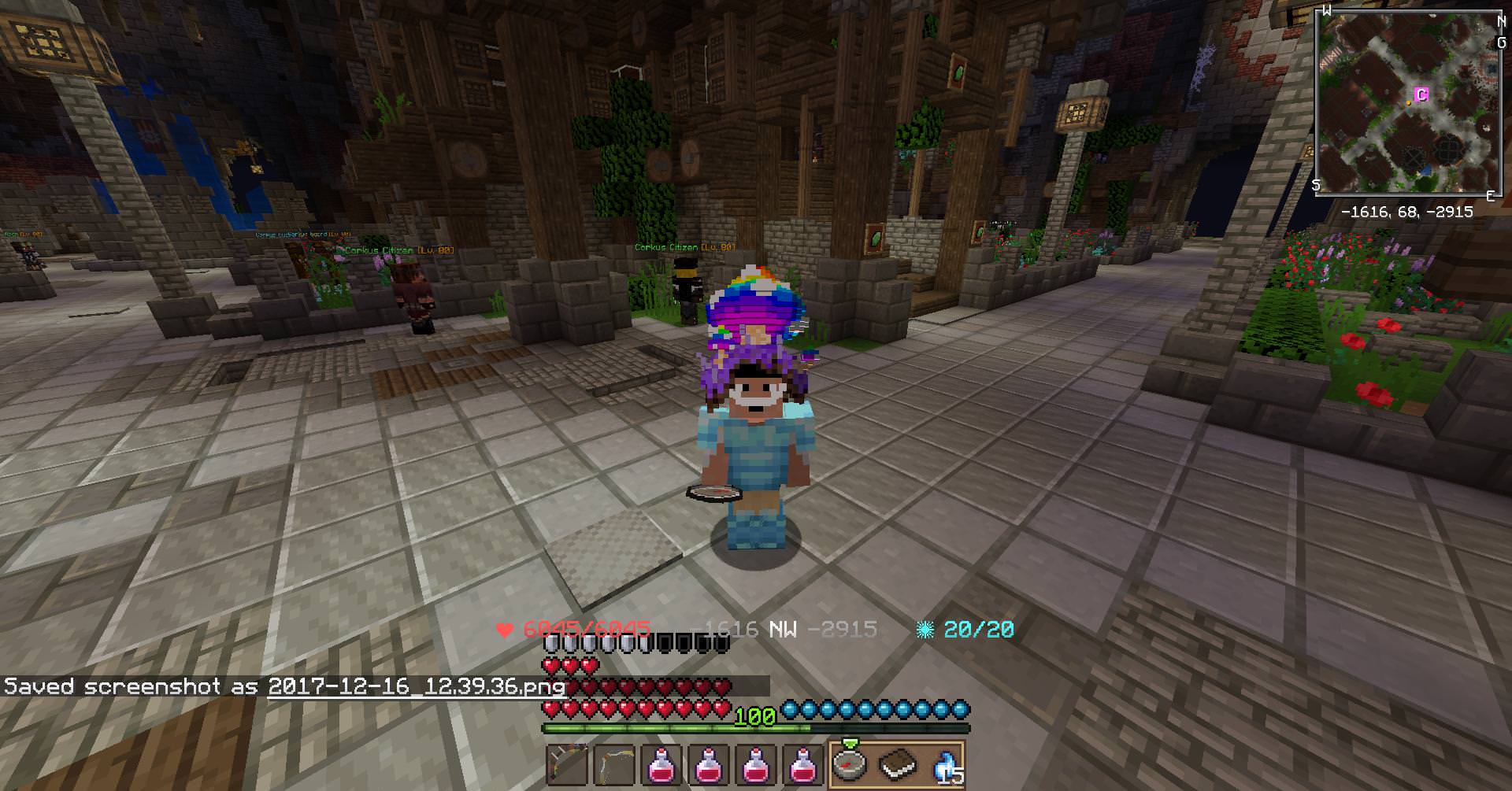Select the compass in the hotbar
The height and width of the screenshot is (791, 1512).
(x=850, y=763)
